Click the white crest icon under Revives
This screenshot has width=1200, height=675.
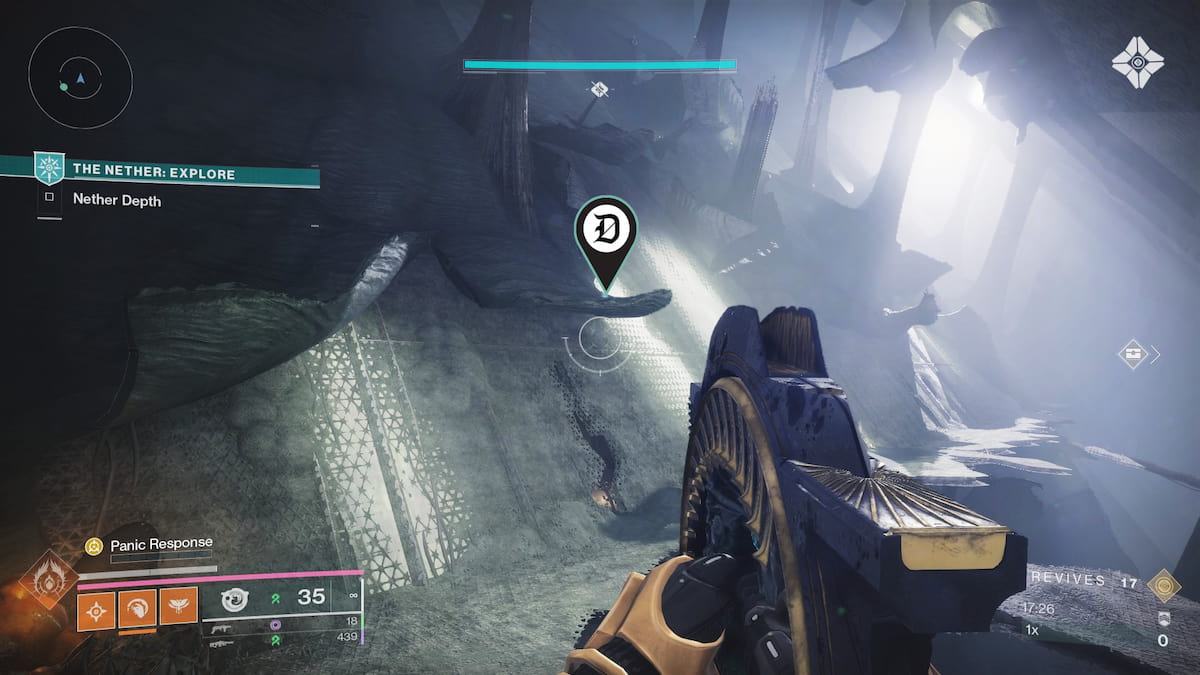1162,618
